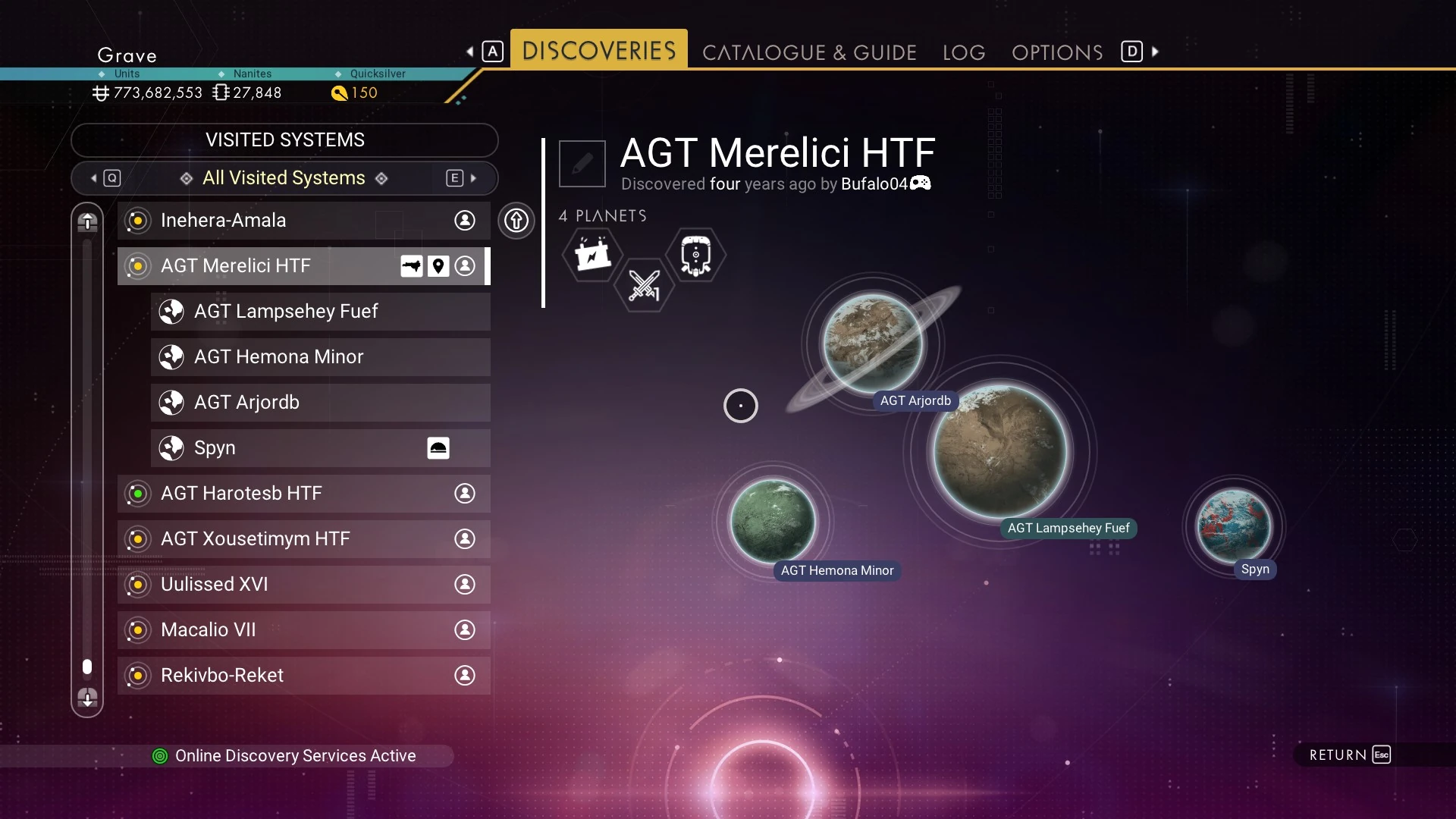Select the green AGT Hemona Minor planet
This screenshot has width=1456, height=819.
point(772,521)
